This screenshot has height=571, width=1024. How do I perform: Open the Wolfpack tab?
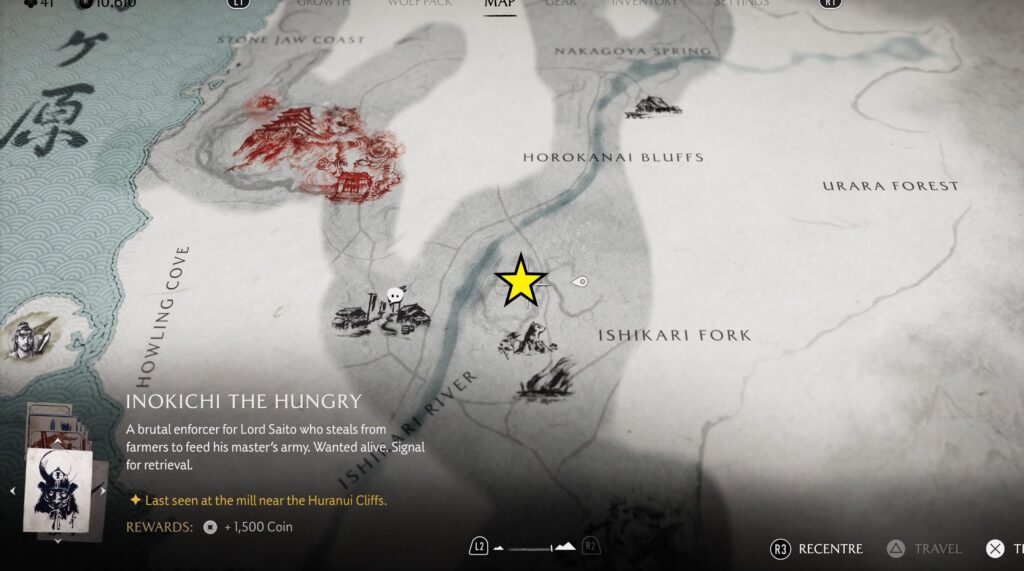point(420,4)
